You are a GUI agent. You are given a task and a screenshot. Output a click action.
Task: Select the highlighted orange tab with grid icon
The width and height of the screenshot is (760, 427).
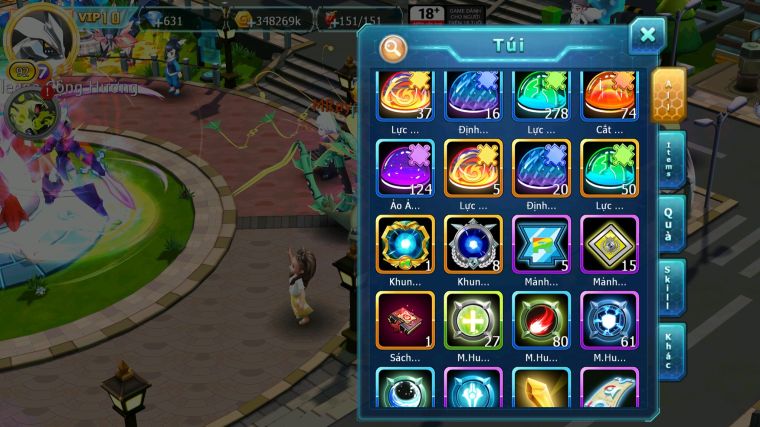tap(668, 95)
